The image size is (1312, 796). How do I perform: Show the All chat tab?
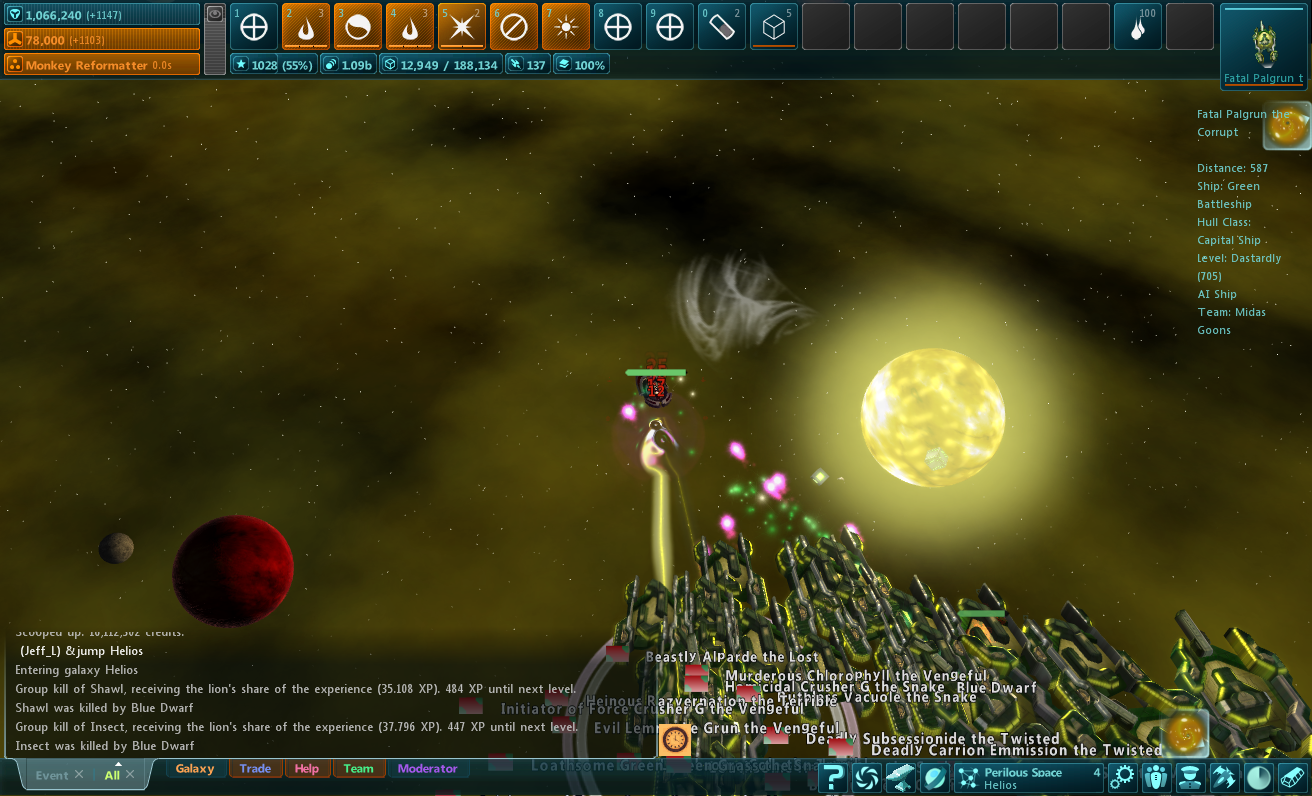(x=112, y=775)
